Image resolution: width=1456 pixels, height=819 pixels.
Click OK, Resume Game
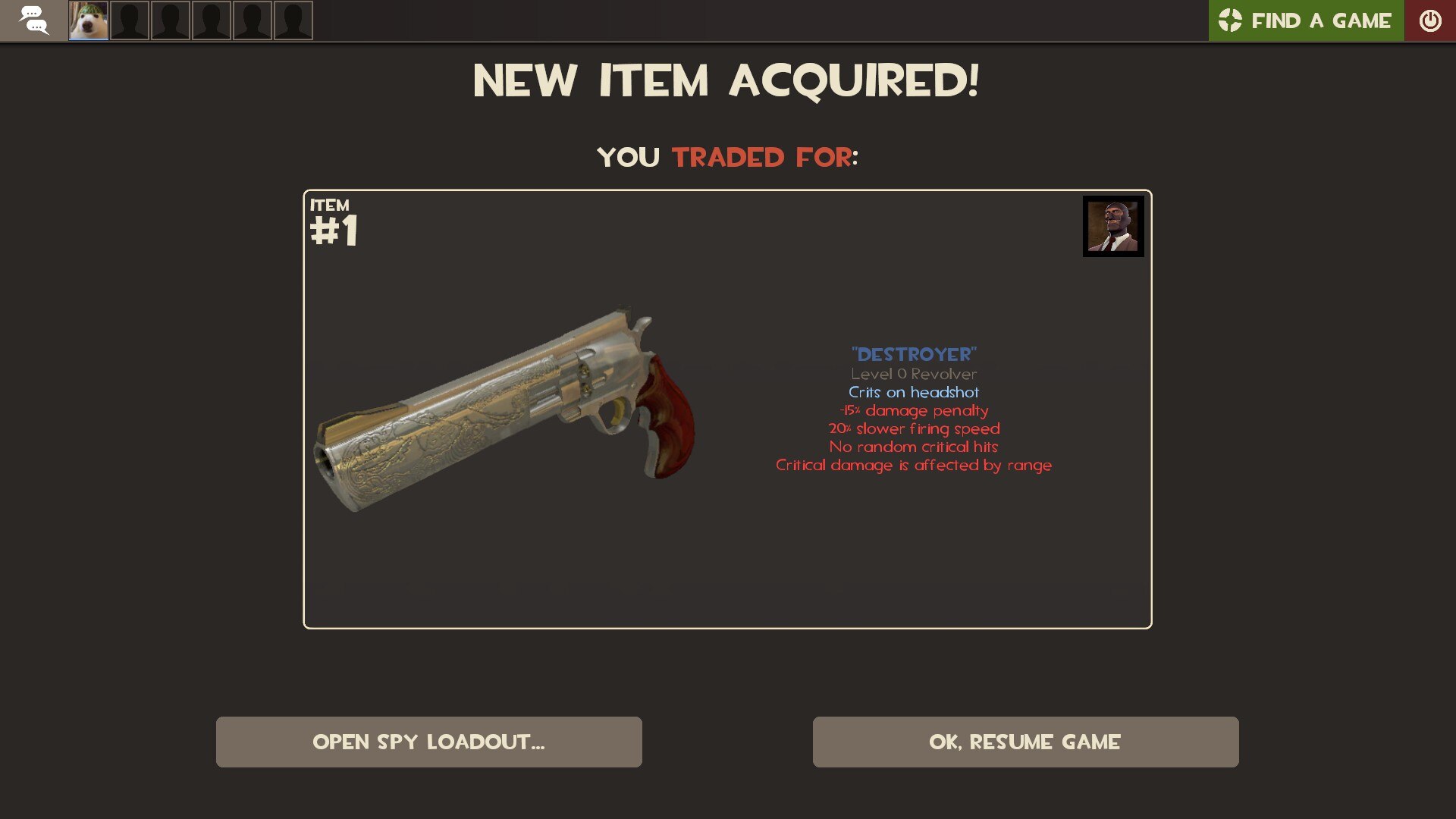pos(1025,742)
